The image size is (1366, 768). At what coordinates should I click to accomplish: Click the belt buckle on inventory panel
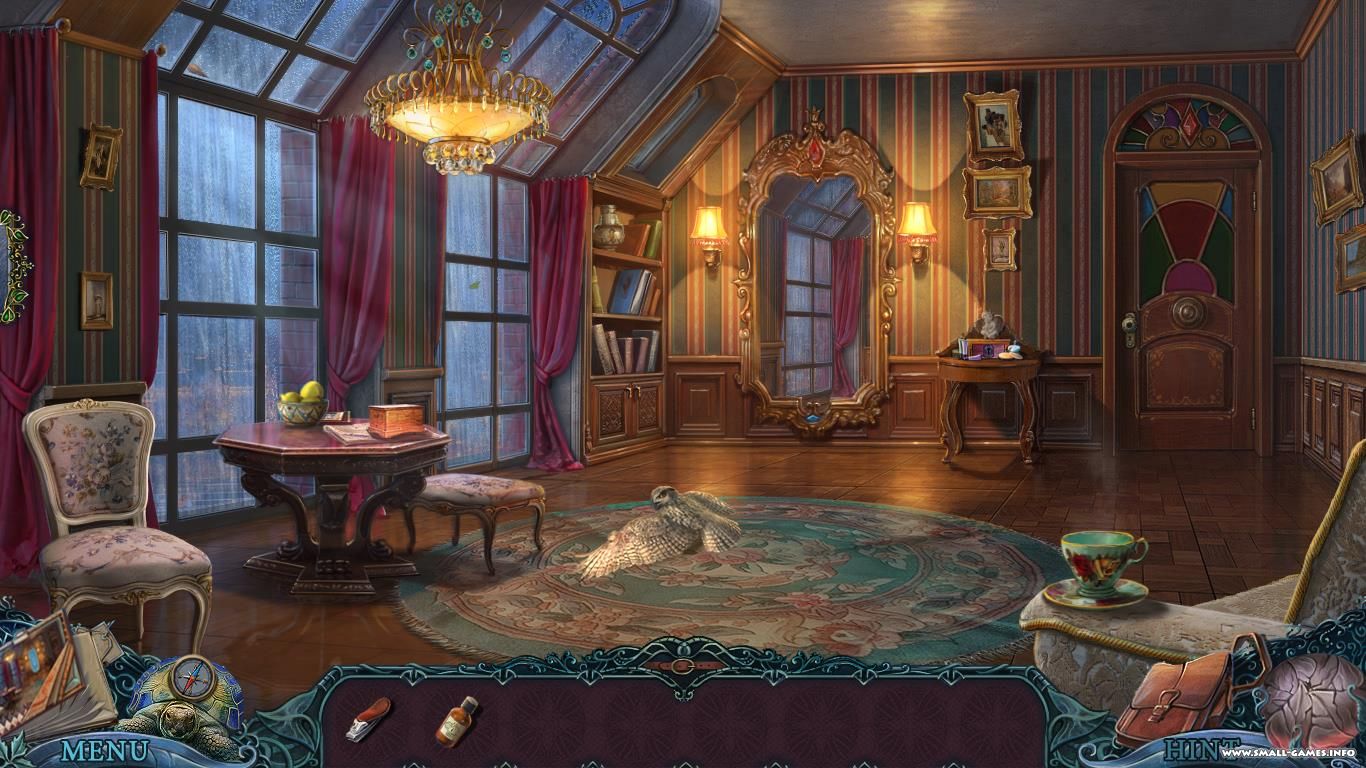[683, 665]
